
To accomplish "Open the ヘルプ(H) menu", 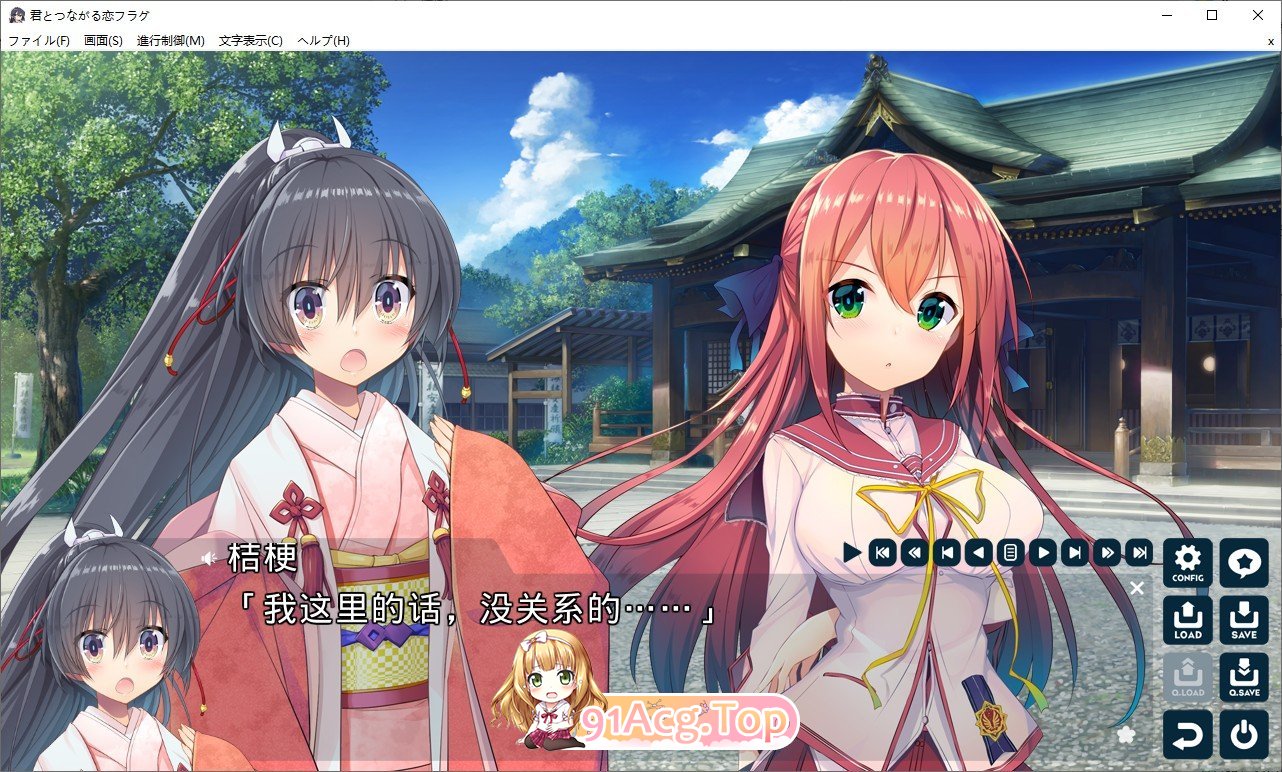I will [x=321, y=40].
